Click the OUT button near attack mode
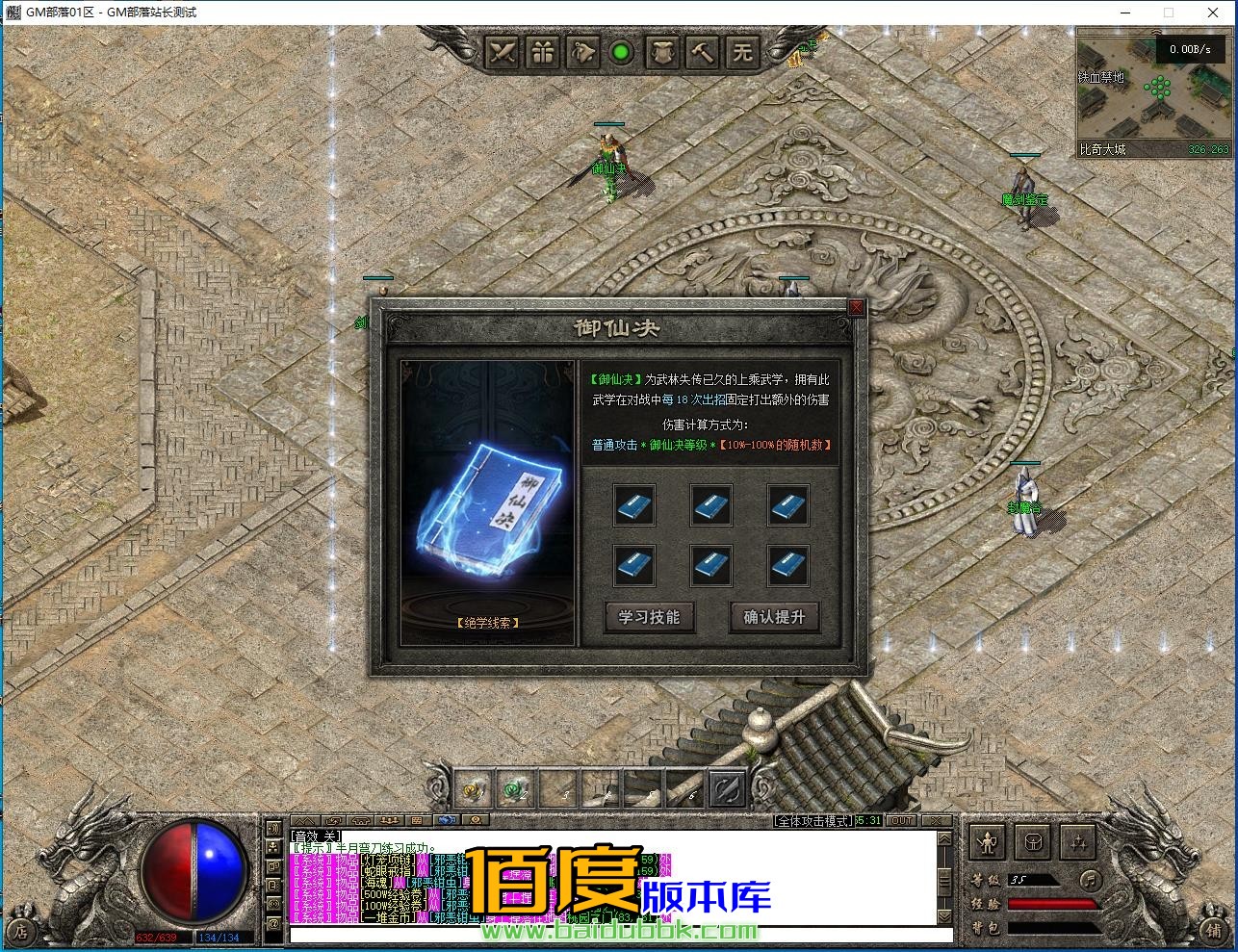1238x952 pixels. pyautogui.click(x=901, y=821)
